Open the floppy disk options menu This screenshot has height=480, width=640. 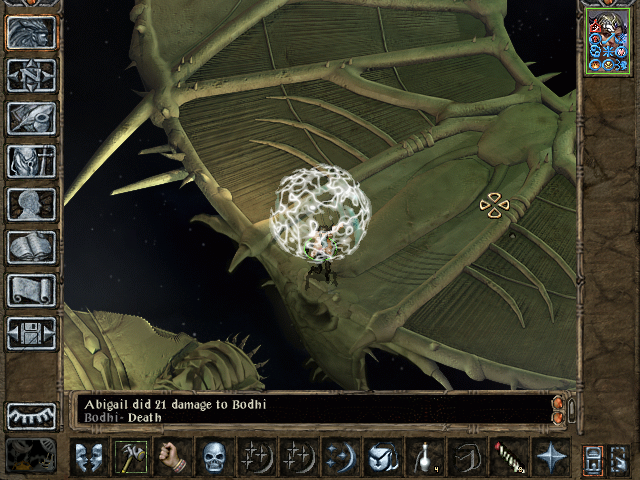(31, 333)
